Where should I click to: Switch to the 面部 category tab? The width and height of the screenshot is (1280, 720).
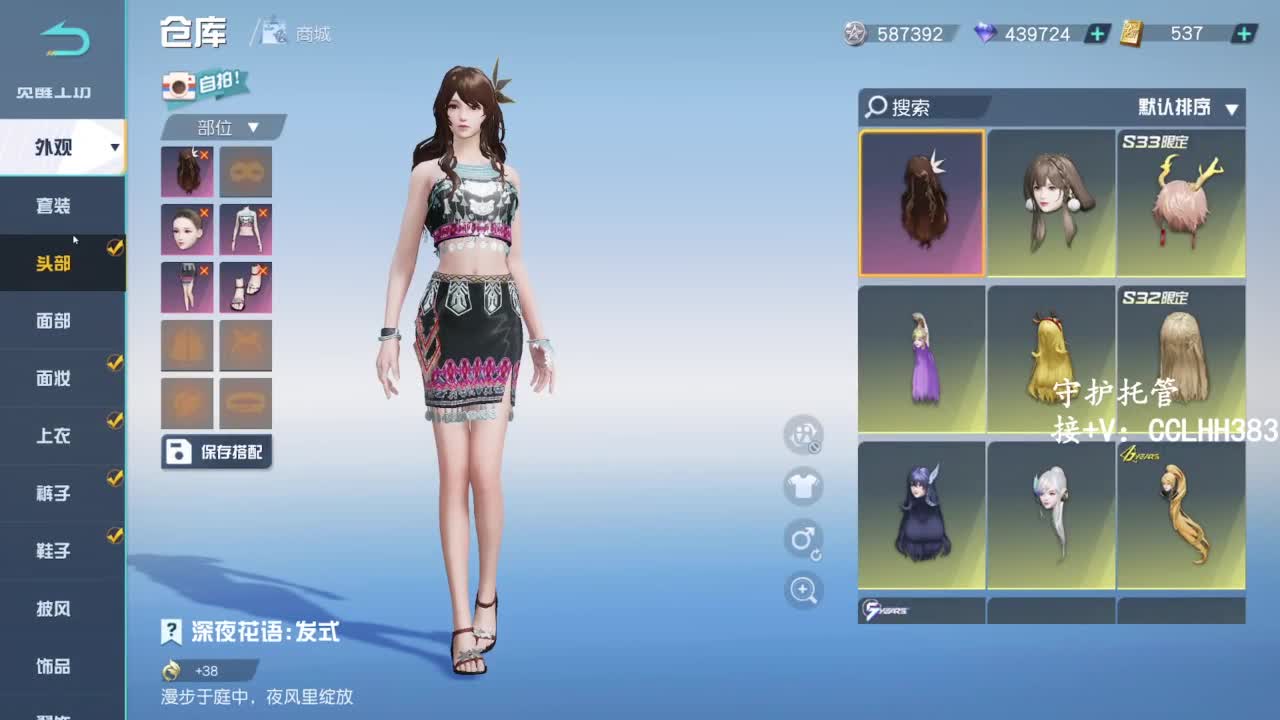60,320
